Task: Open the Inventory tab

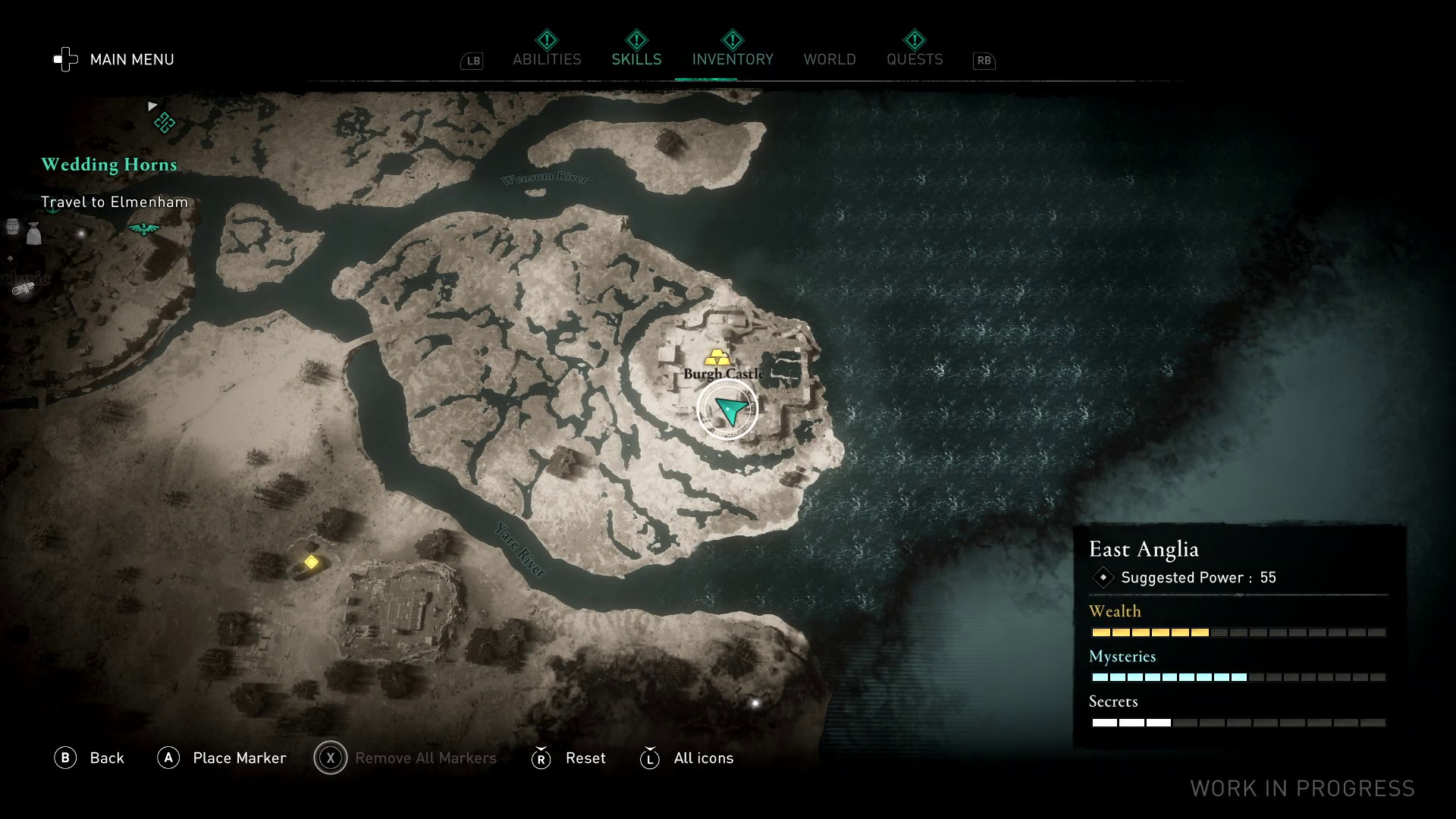Action: click(733, 59)
